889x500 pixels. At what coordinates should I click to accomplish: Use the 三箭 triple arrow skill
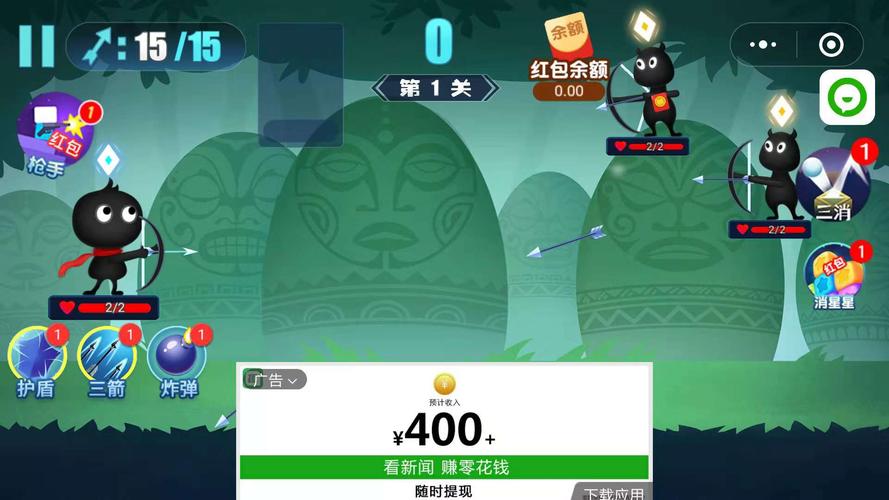click(107, 358)
